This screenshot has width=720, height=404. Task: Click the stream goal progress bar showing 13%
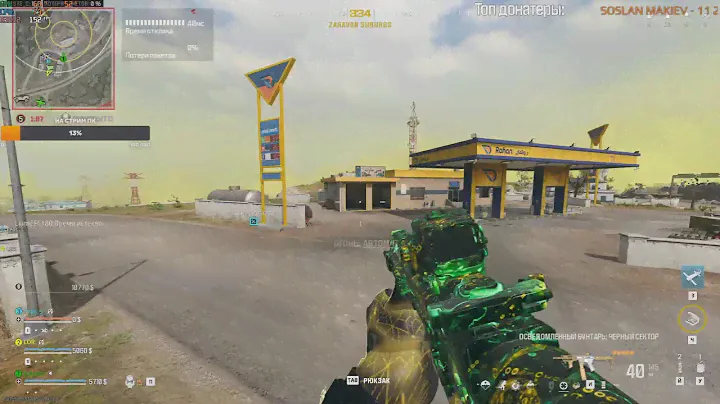(75, 133)
